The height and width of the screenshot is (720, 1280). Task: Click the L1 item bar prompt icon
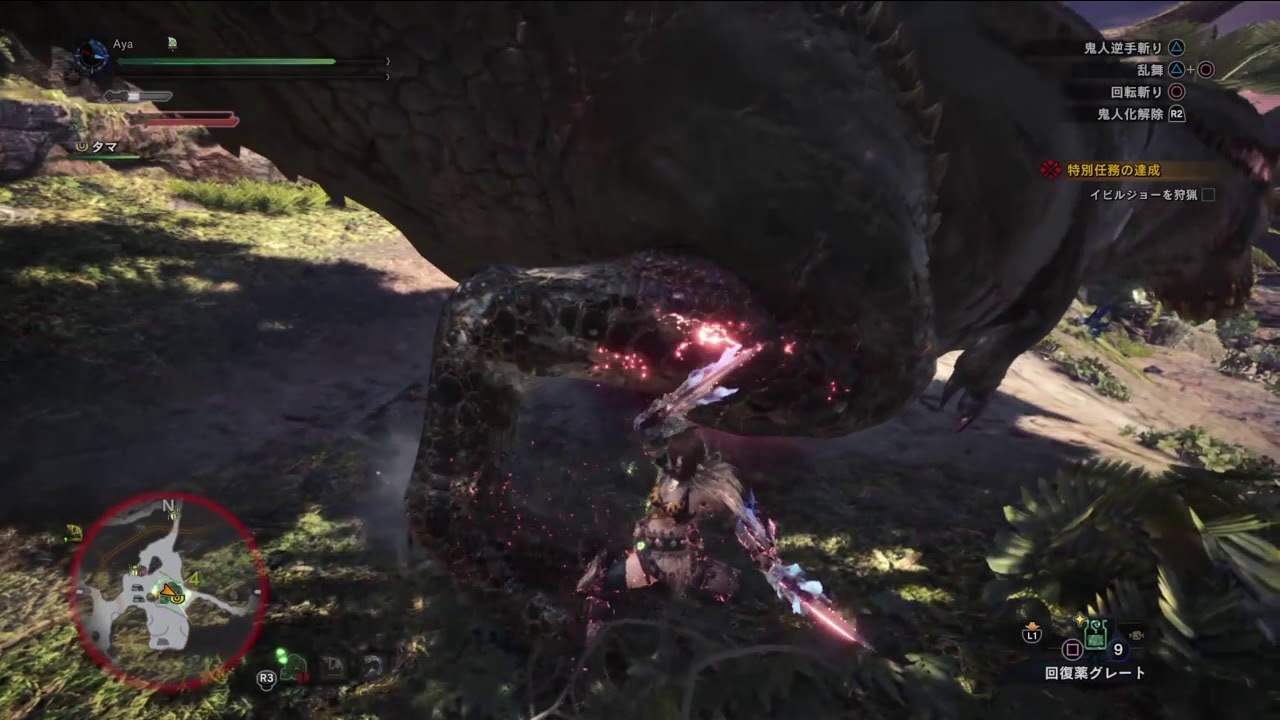point(1035,636)
